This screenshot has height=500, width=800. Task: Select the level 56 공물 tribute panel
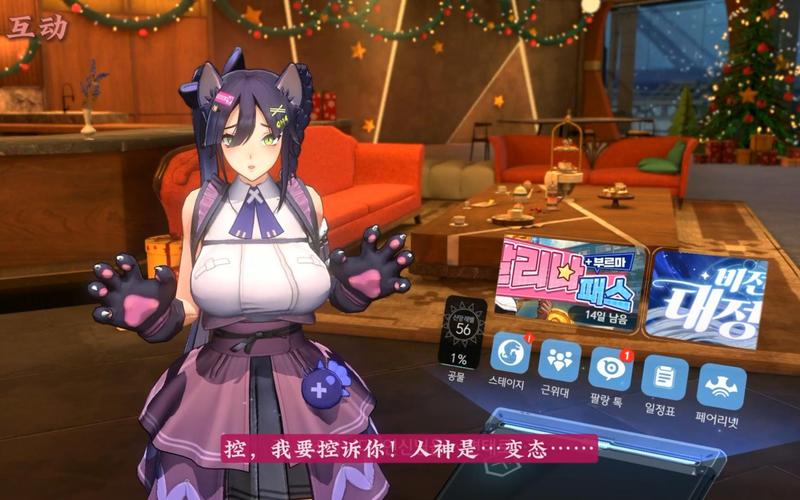tap(462, 337)
